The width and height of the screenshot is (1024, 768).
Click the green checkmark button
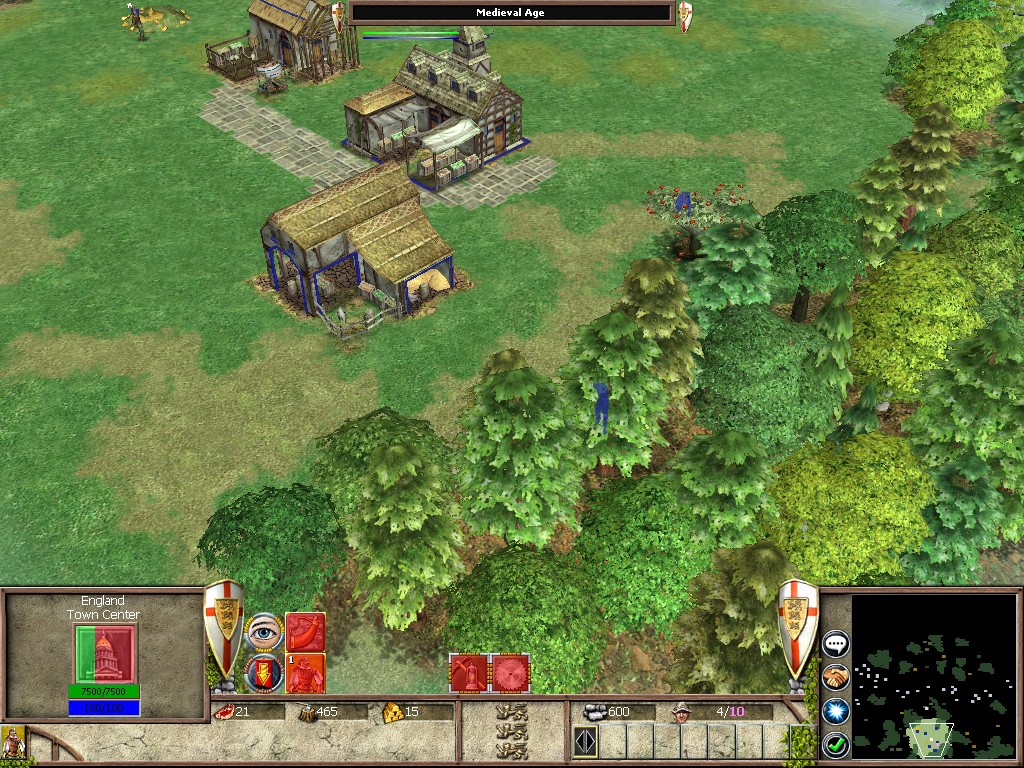(x=835, y=744)
